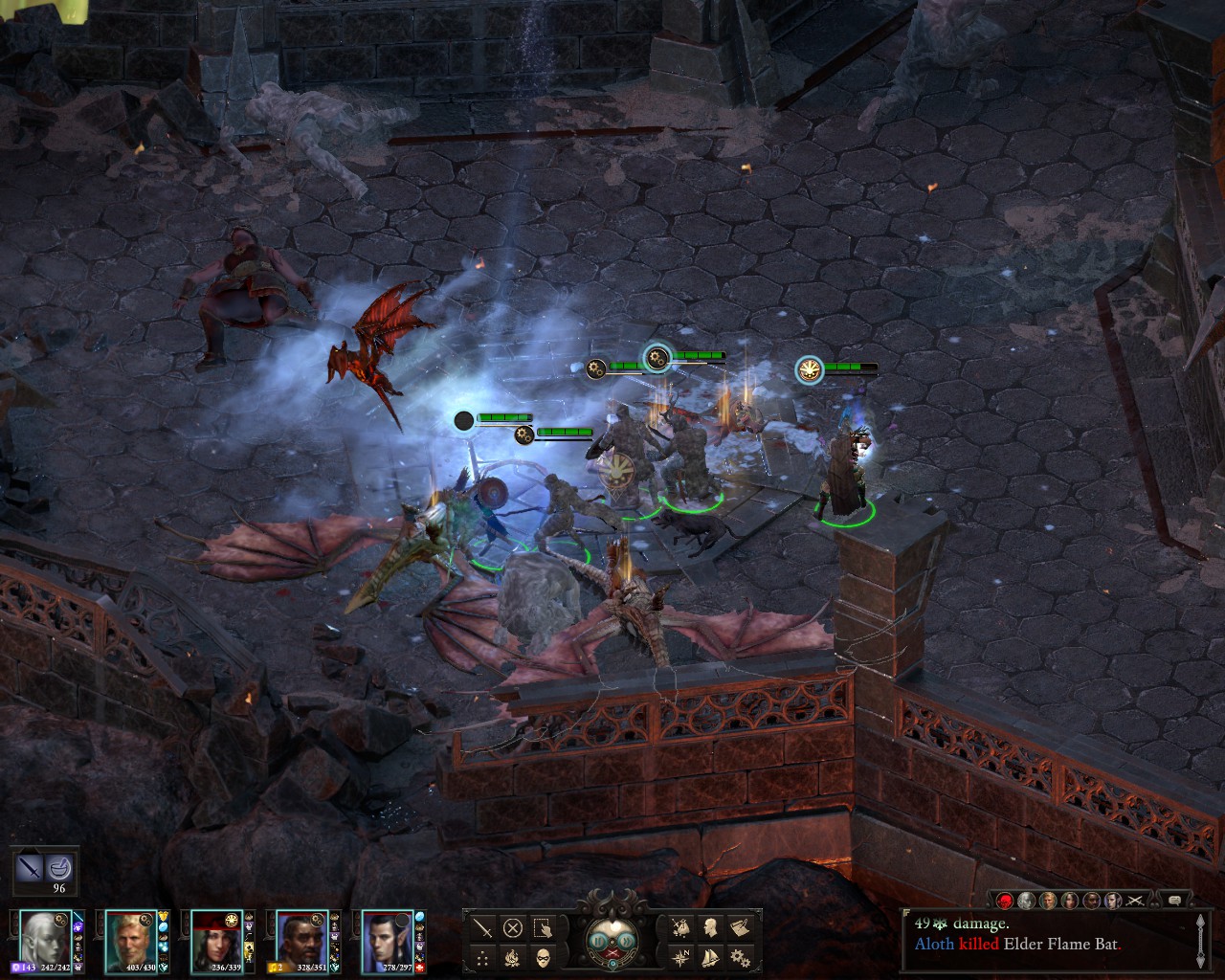Viewport: 1225px width, 980px height.
Task: Toggle stealth with the masked face button
Action: tap(545, 957)
